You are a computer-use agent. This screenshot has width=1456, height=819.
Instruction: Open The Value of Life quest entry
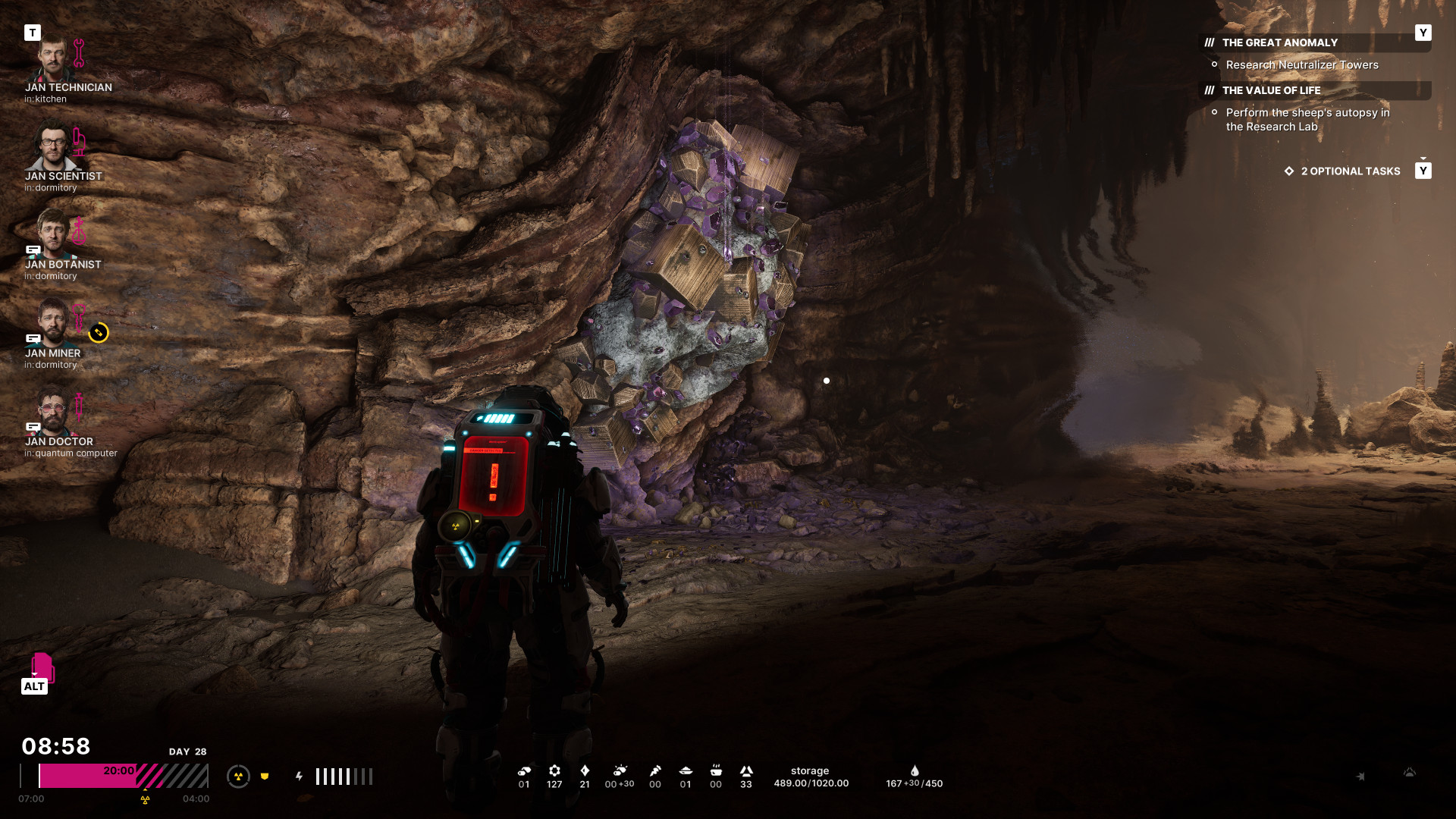click(1271, 91)
